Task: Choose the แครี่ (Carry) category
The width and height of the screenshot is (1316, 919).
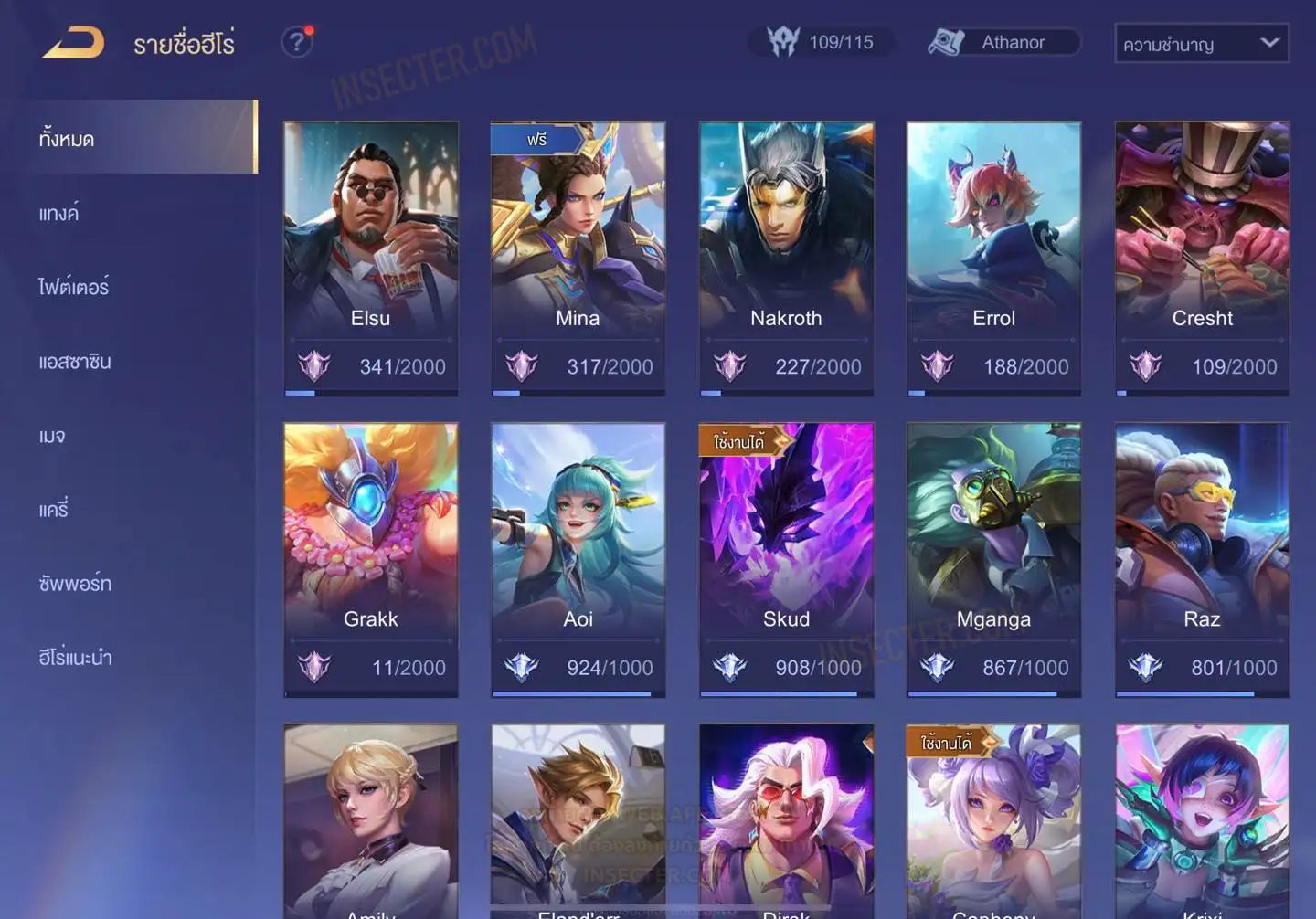Action: [54, 510]
